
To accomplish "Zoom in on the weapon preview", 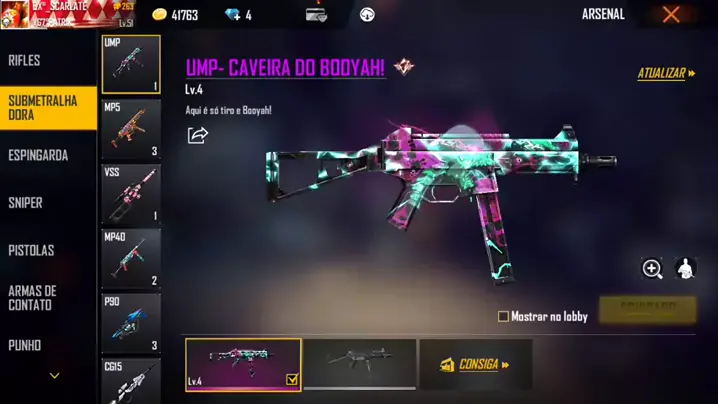I will (x=652, y=268).
